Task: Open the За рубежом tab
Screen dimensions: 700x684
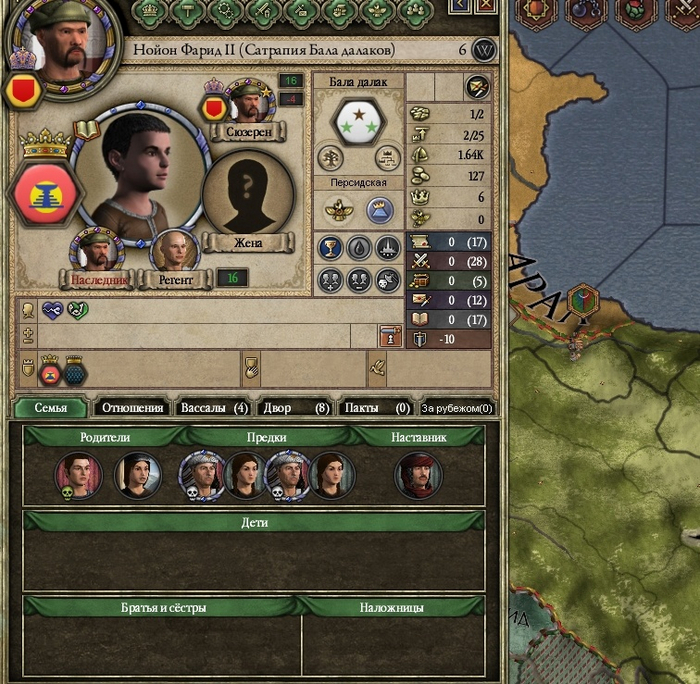Action: [457, 408]
